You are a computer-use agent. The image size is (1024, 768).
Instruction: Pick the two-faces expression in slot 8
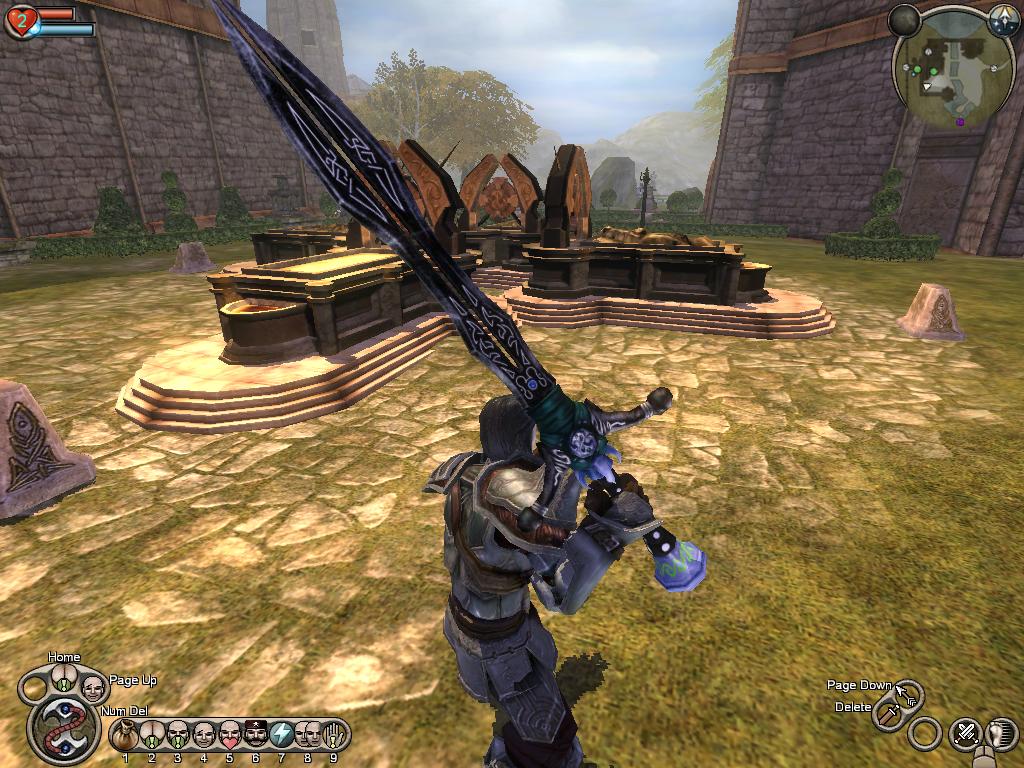[x=308, y=735]
